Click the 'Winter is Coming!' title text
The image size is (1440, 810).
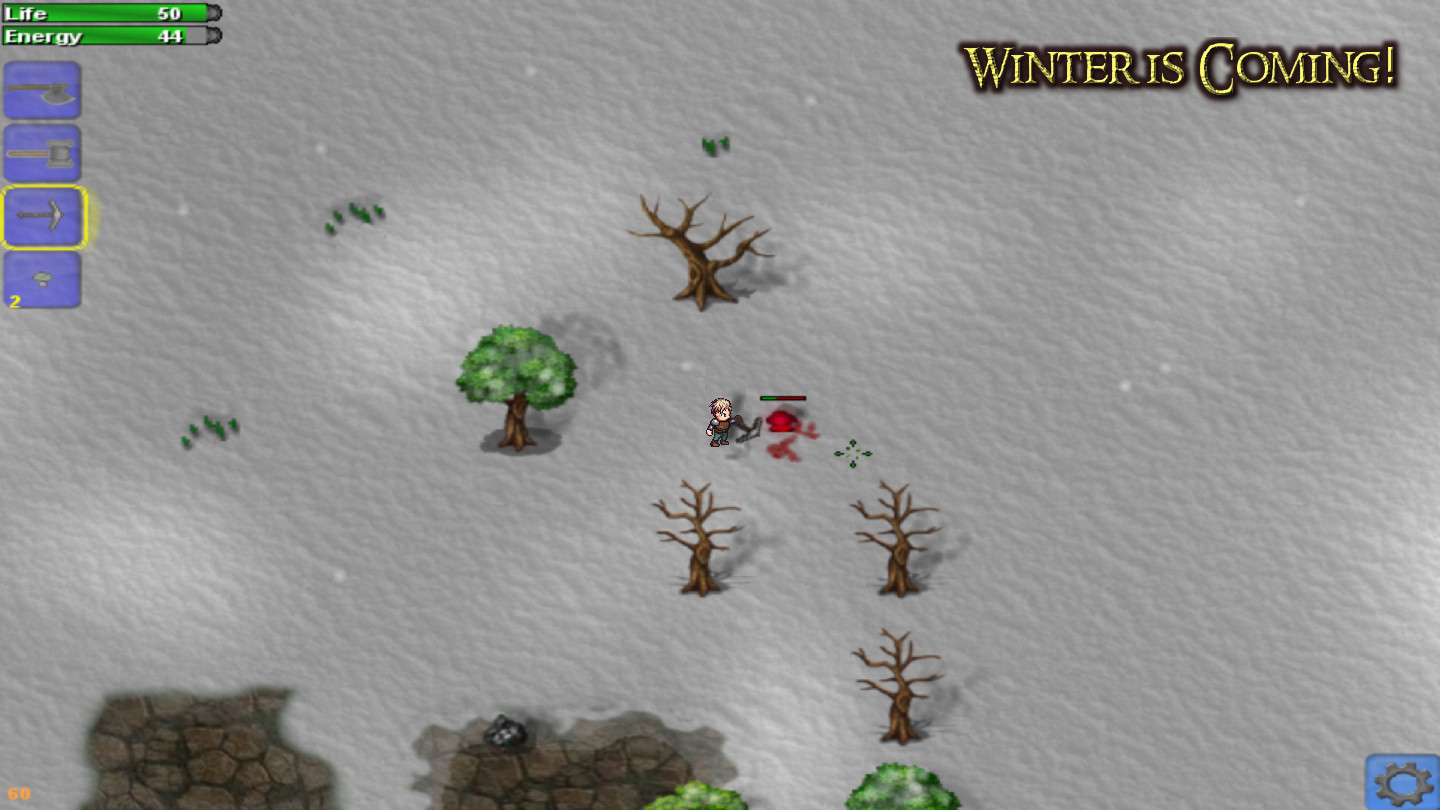coord(1185,63)
